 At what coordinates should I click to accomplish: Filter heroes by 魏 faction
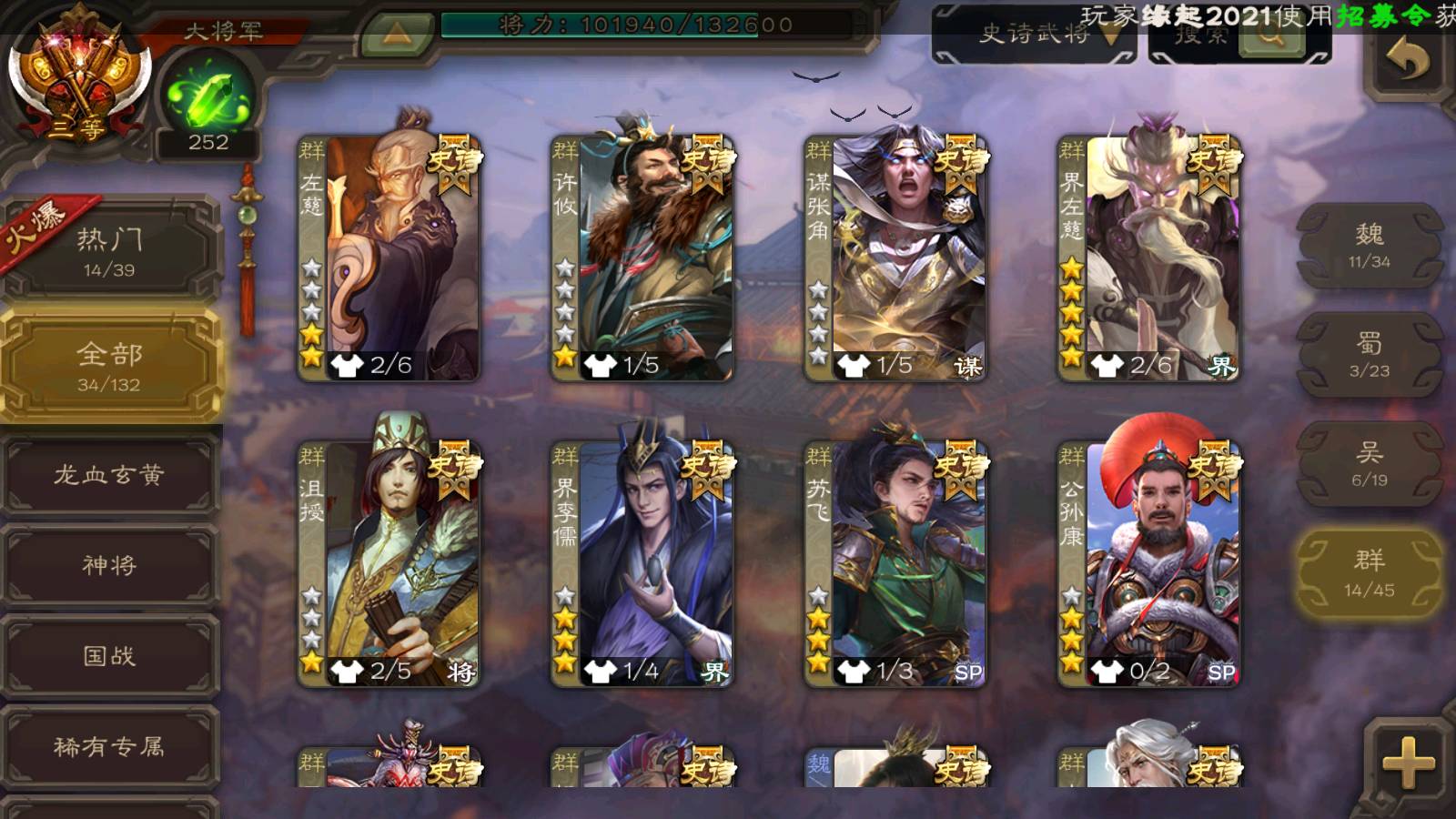click(1369, 246)
